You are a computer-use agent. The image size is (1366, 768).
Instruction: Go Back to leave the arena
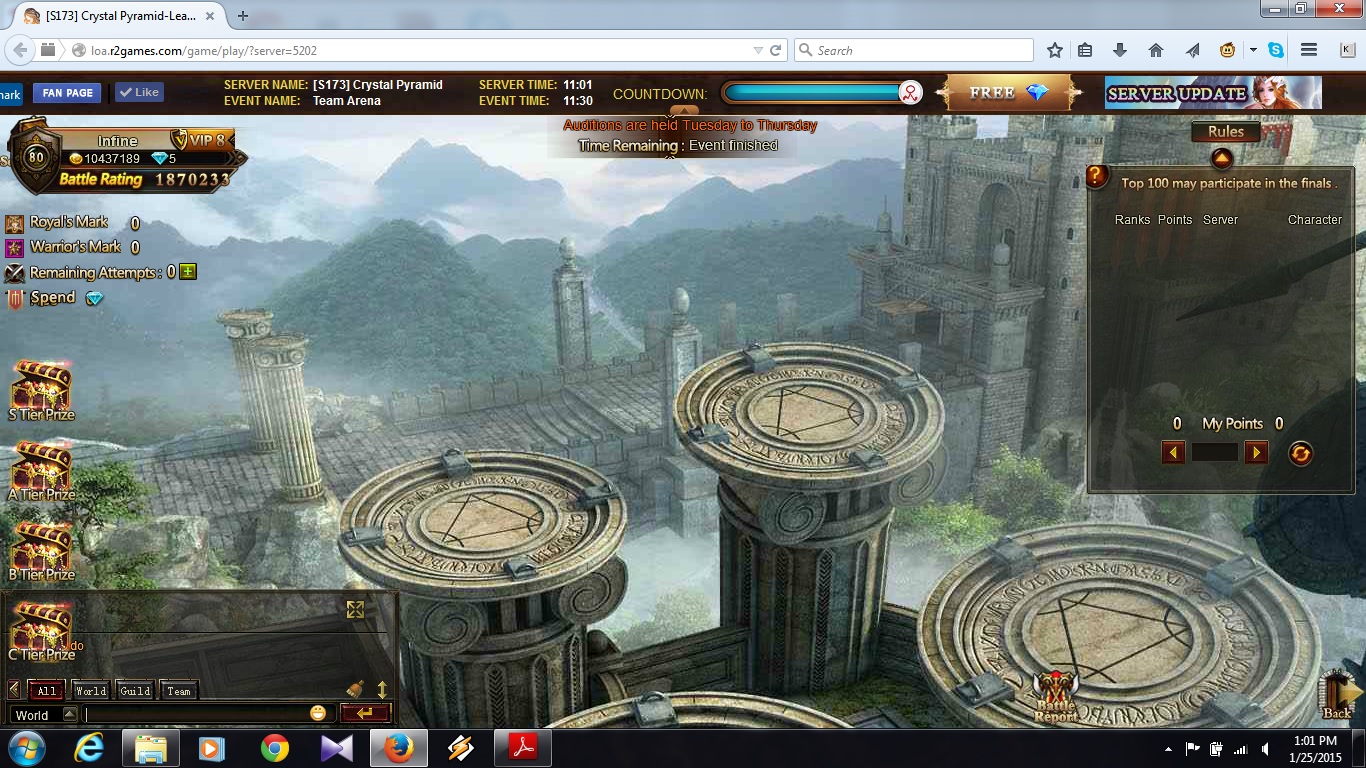1337,695
